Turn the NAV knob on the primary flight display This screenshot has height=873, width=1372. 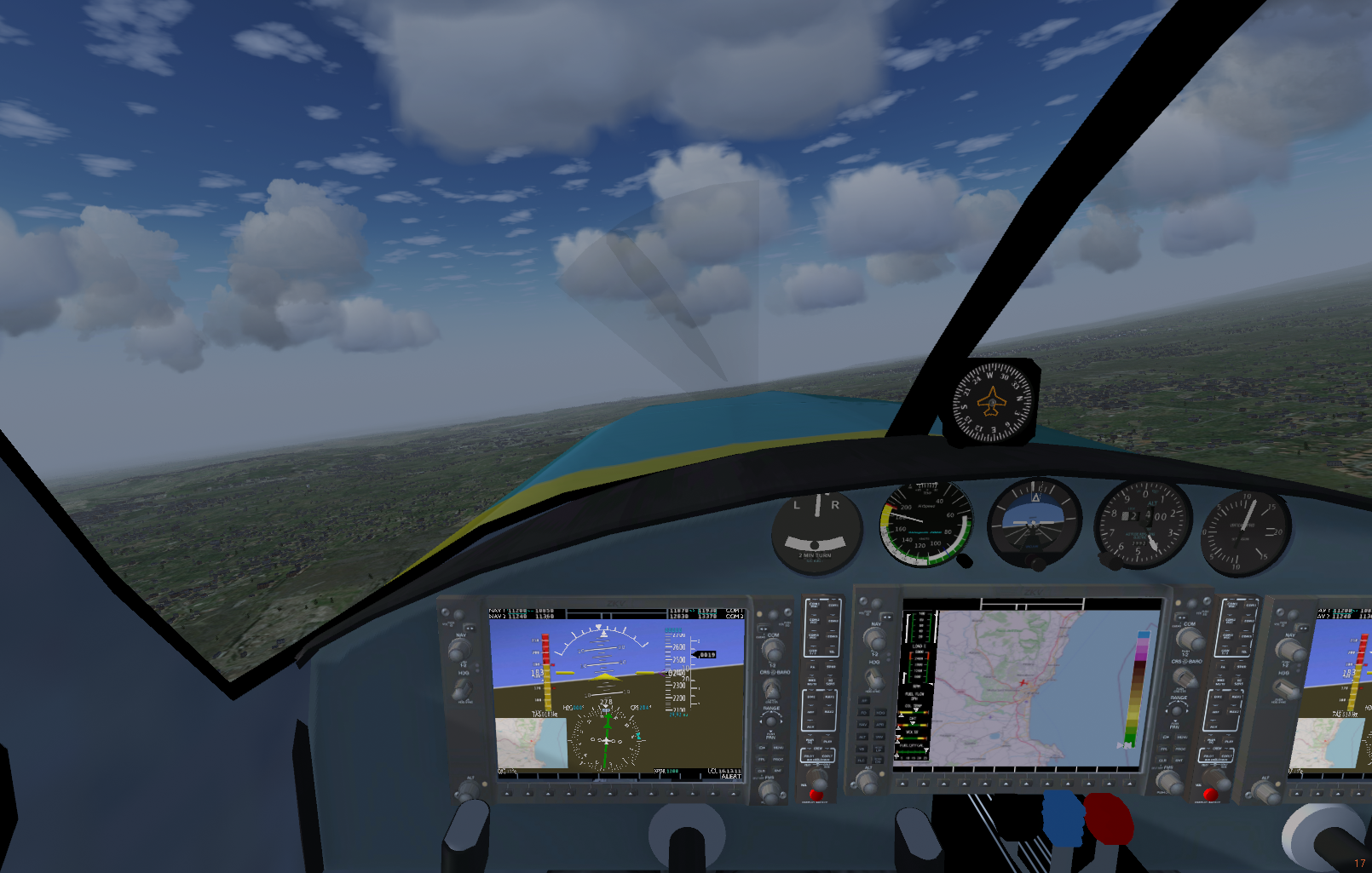point(460,650)
